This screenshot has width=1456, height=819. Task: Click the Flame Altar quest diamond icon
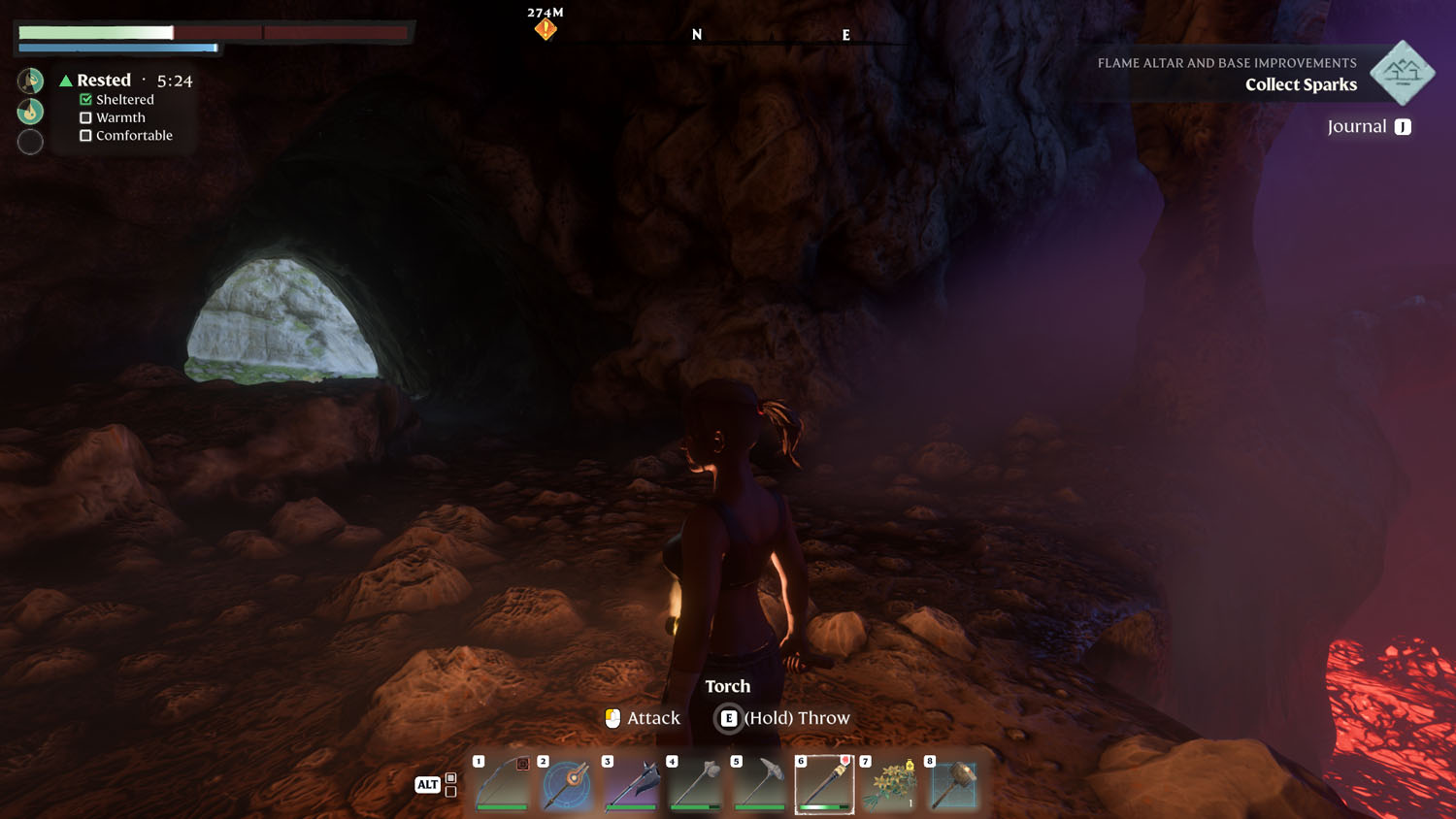click(1402, 73)
